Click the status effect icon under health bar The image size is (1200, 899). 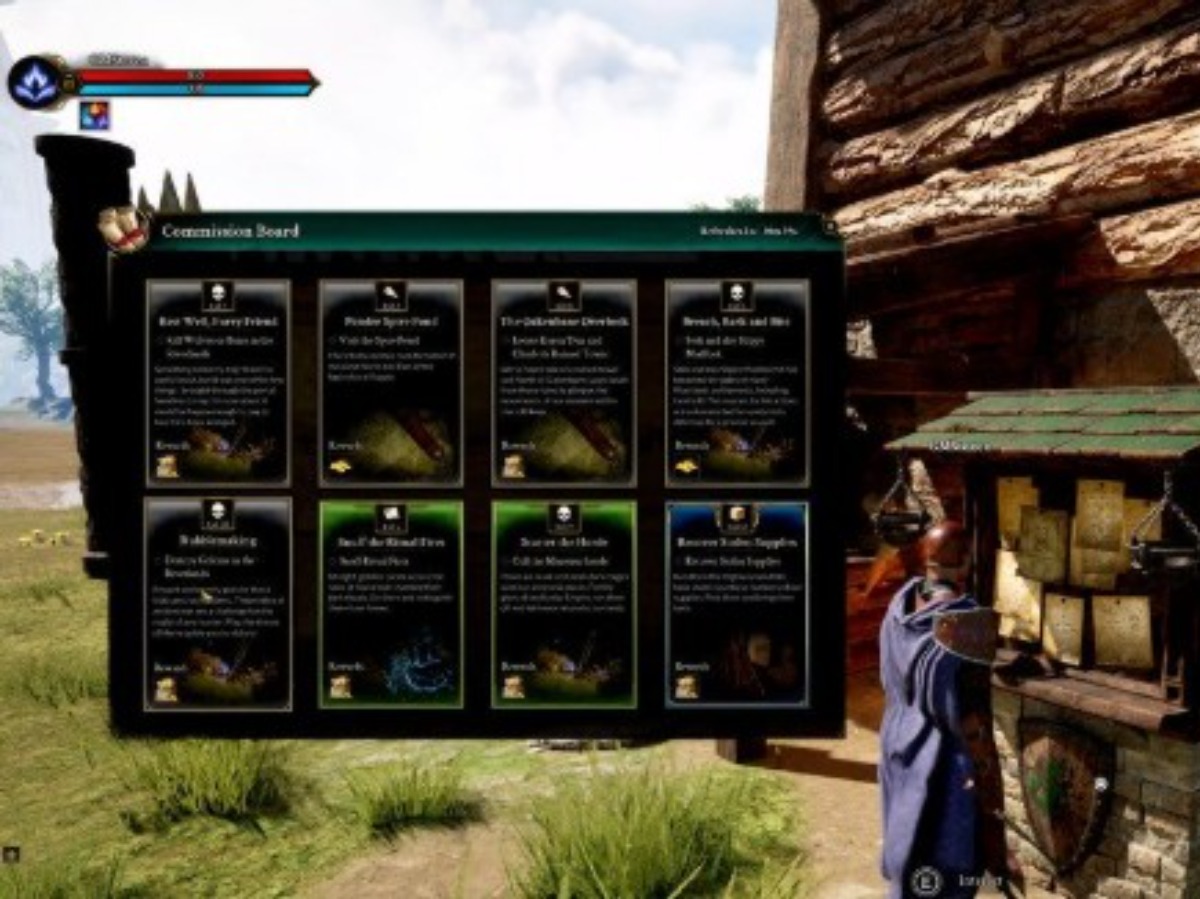[95, 116]
